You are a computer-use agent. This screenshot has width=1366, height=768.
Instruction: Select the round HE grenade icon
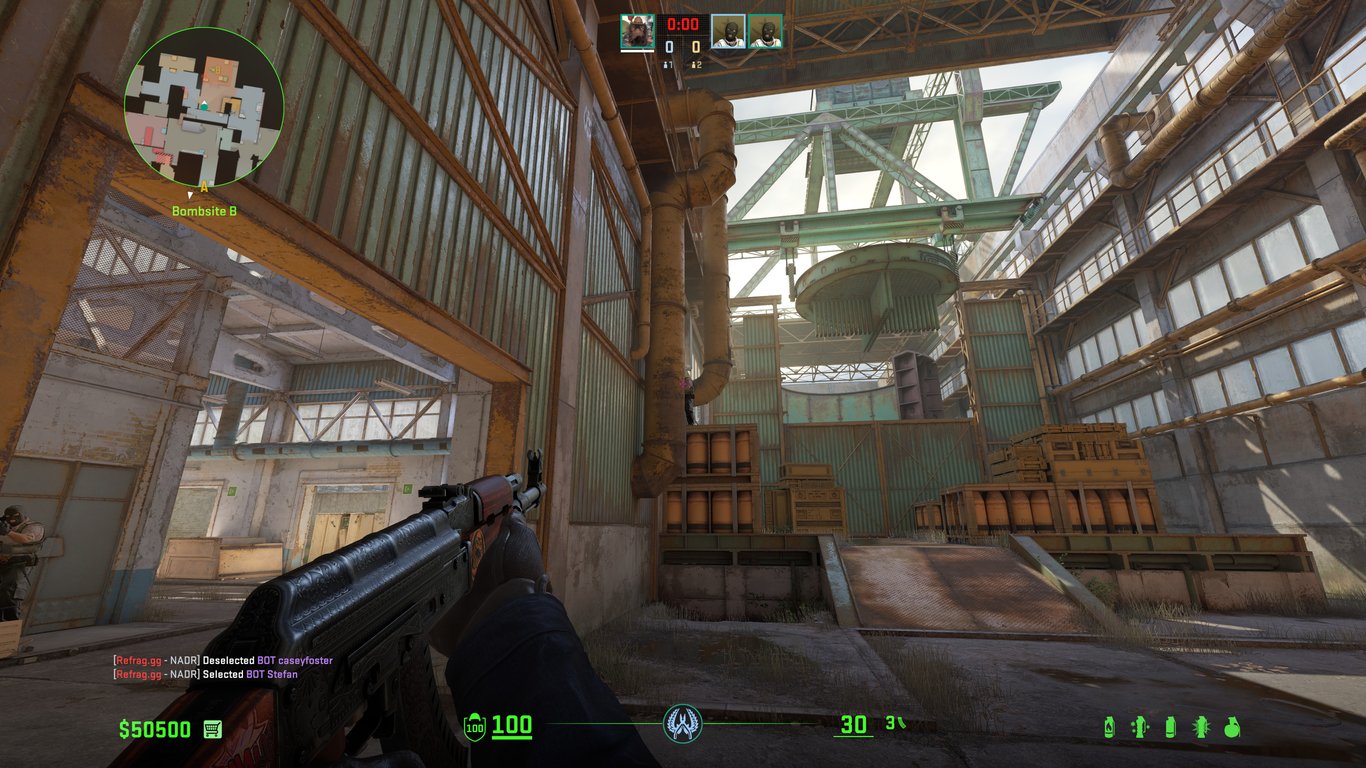(1231, 727)
